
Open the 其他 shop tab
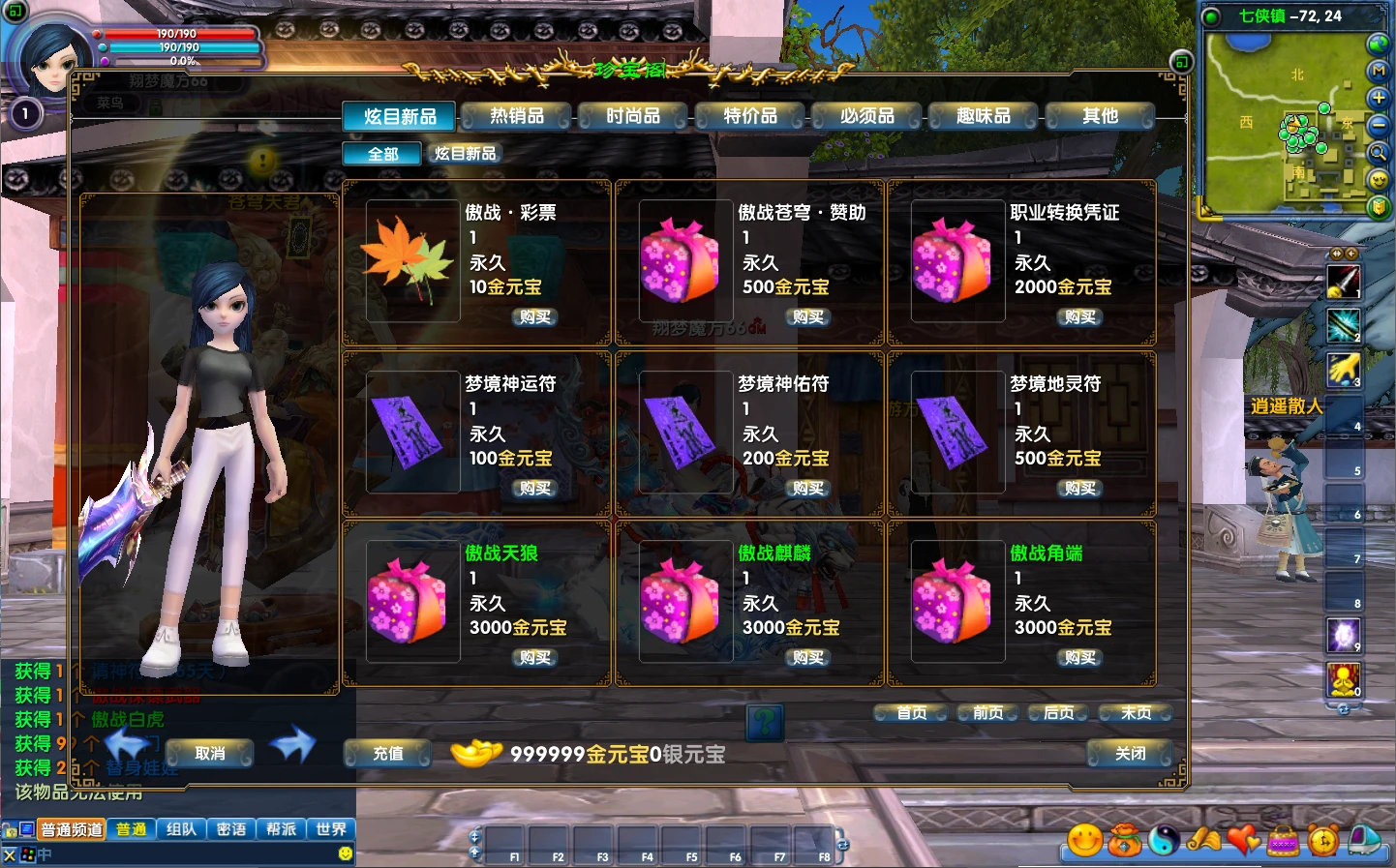coord(1100,116)
